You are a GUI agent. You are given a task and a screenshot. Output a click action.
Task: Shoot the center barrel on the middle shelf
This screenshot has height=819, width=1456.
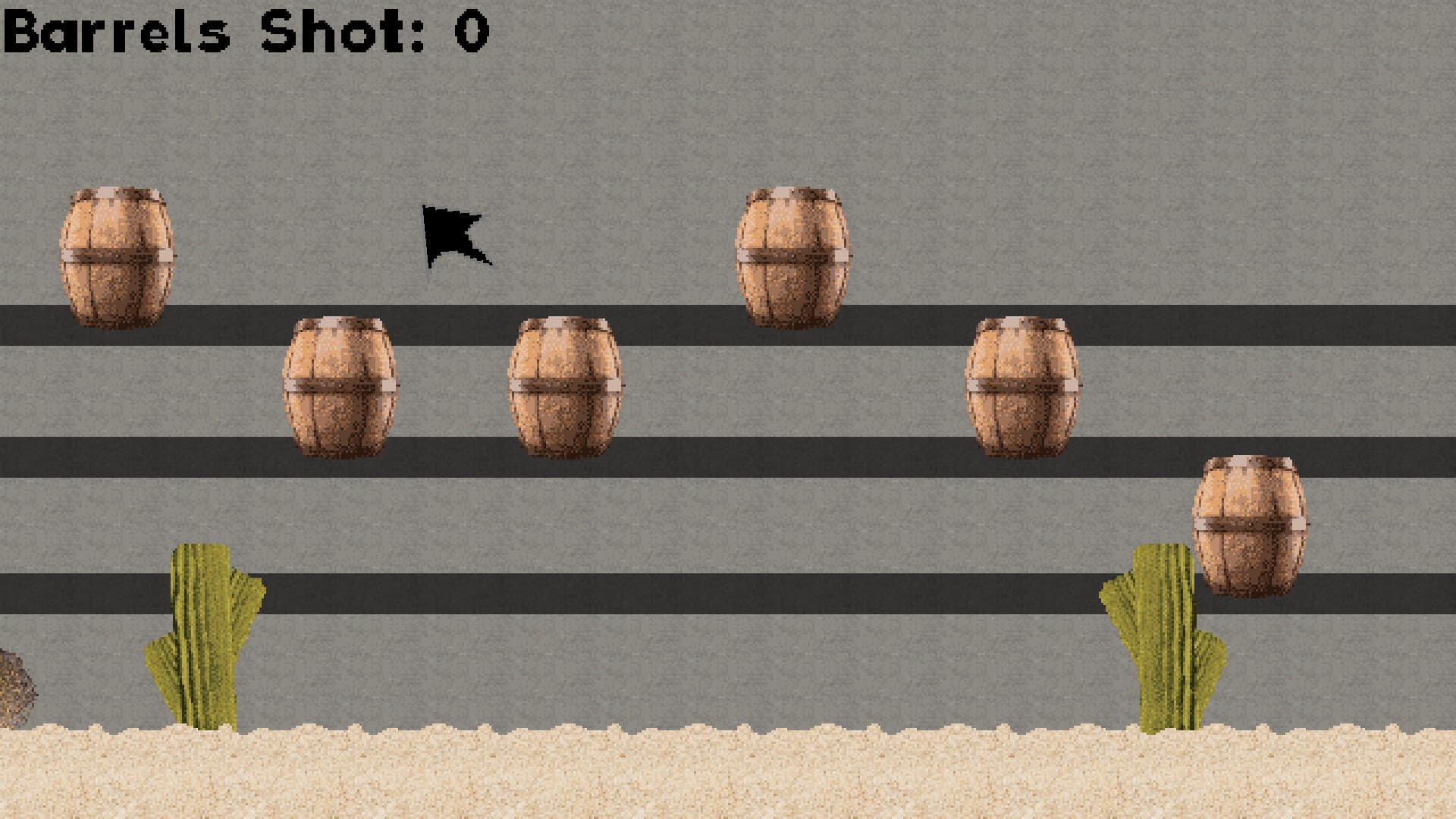pos(565,387)
